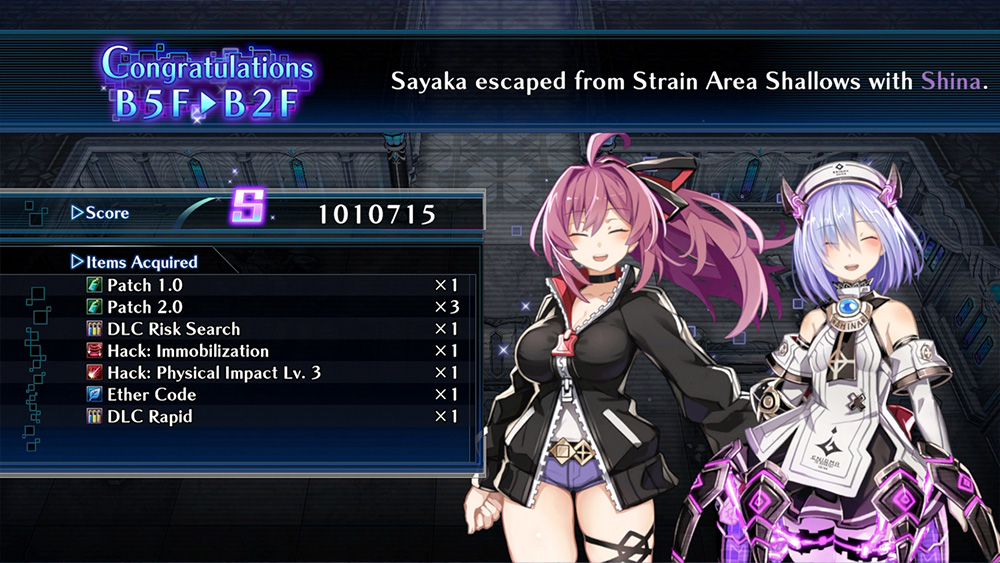Viewport: 1000px width, 563px height.
Task: Select the Patch 1.0 item row
Action: tap(144, 285)
